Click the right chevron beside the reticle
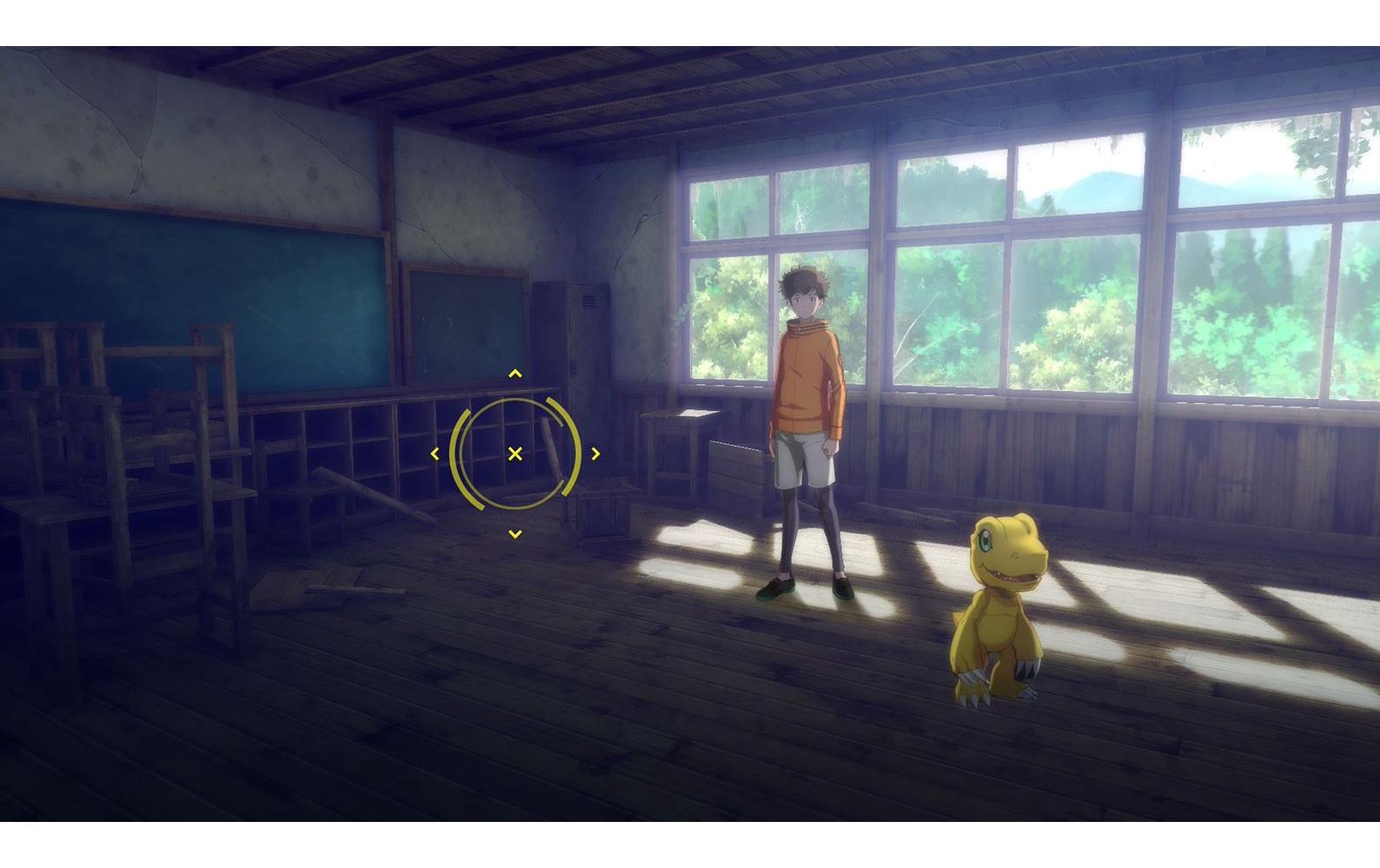Image resolution: width=1380 pixels, height=868 pixels. pos(596,453)
